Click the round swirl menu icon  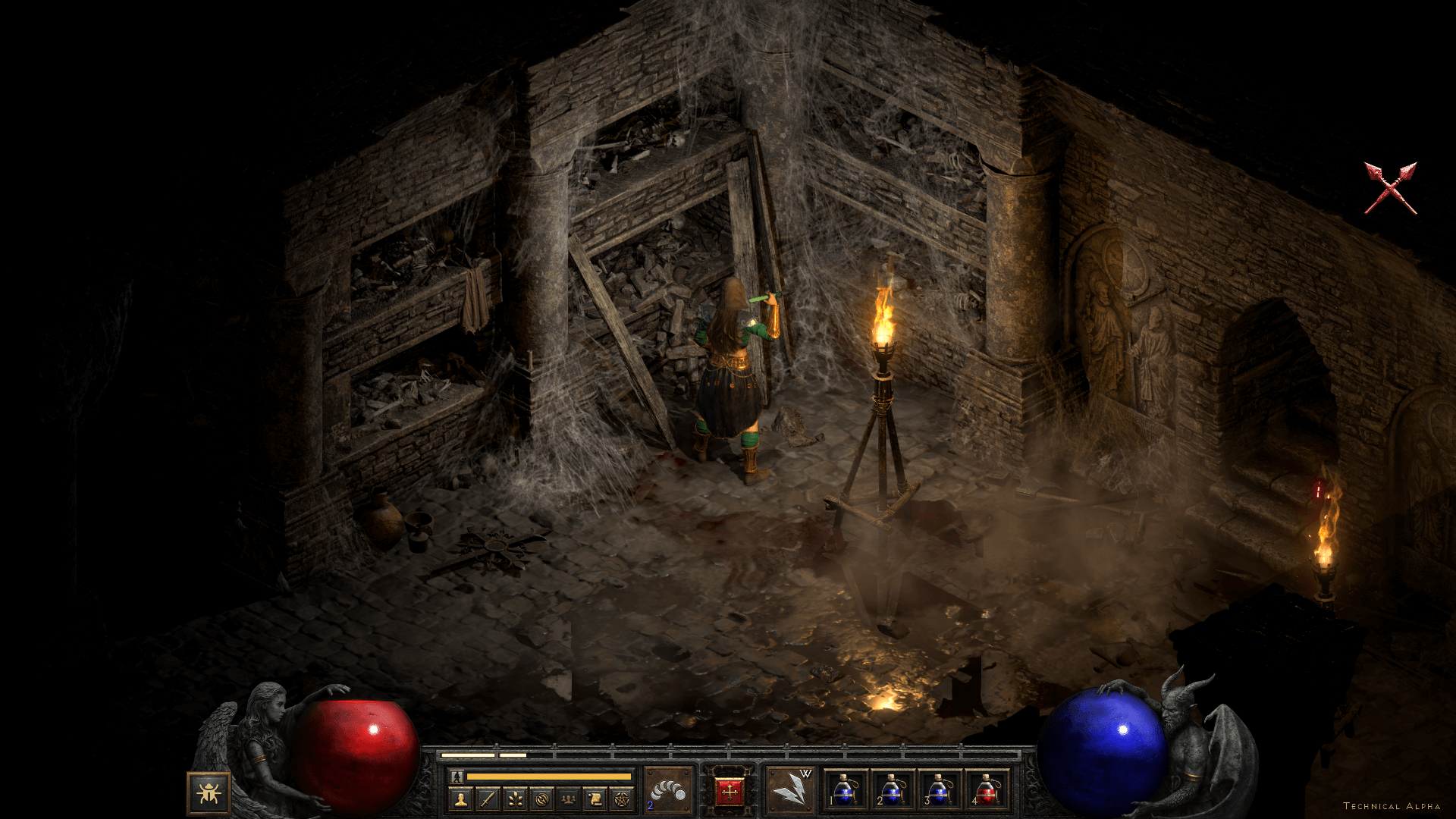coord(541,799)
